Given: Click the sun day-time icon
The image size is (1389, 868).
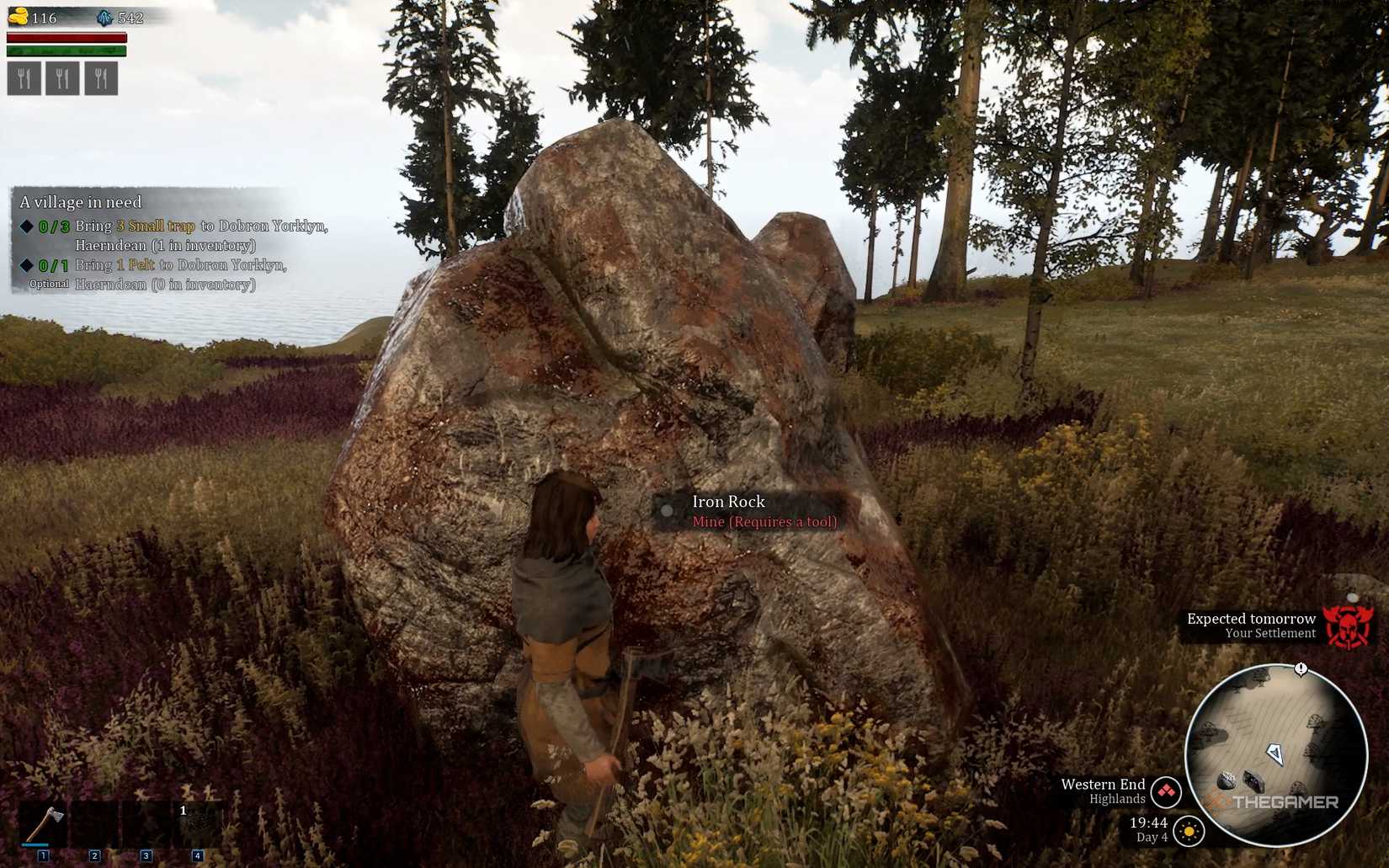Looking at the screenshot, I should pyautogui.click(x=1189, y=831).
